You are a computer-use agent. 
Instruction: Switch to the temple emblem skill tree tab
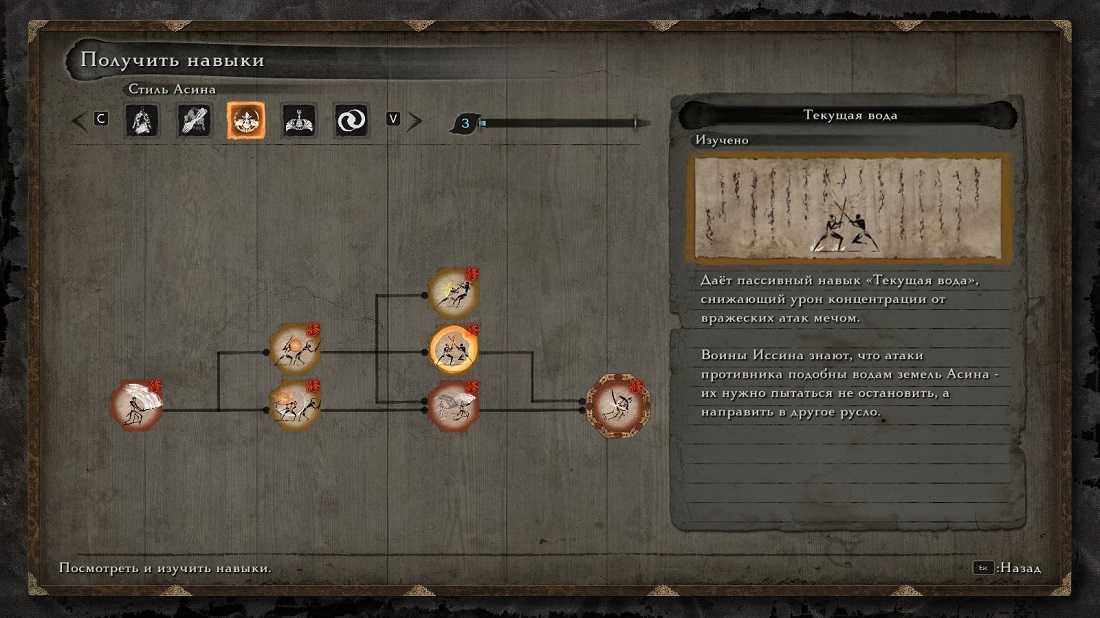point(298,121)
